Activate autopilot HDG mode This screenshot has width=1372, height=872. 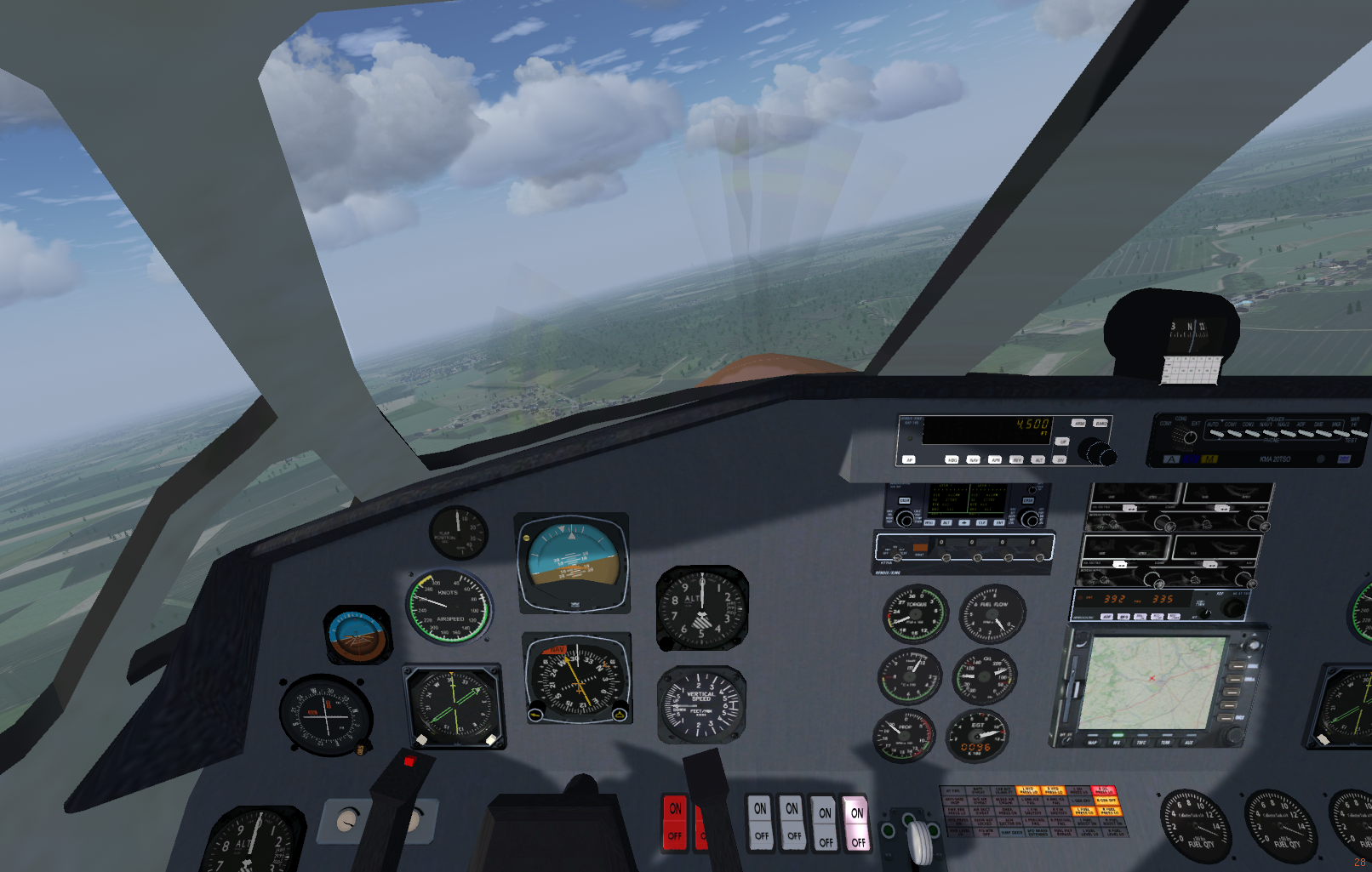952,459
